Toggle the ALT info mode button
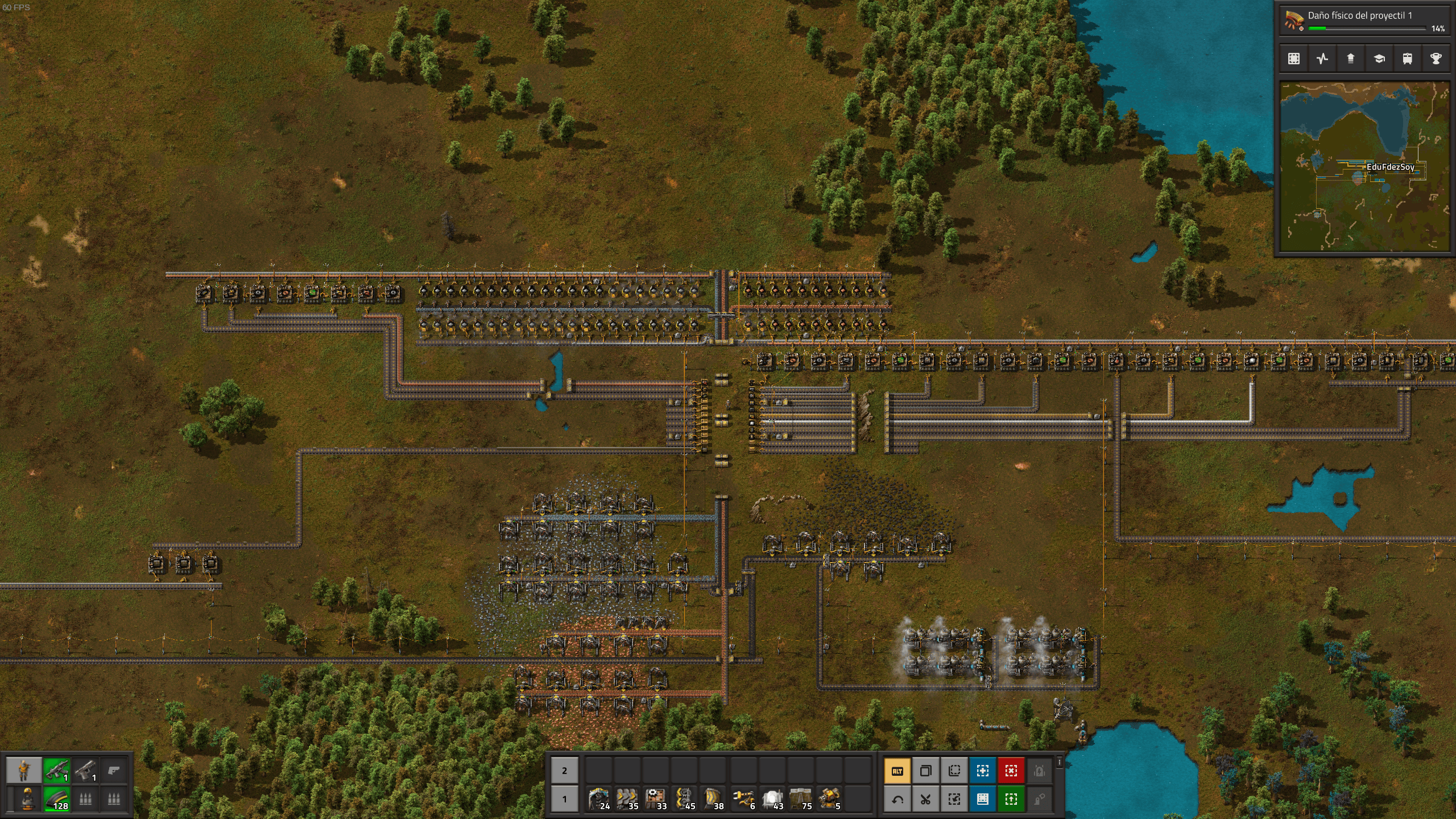The image size is (1456, 819). (897, 771)
